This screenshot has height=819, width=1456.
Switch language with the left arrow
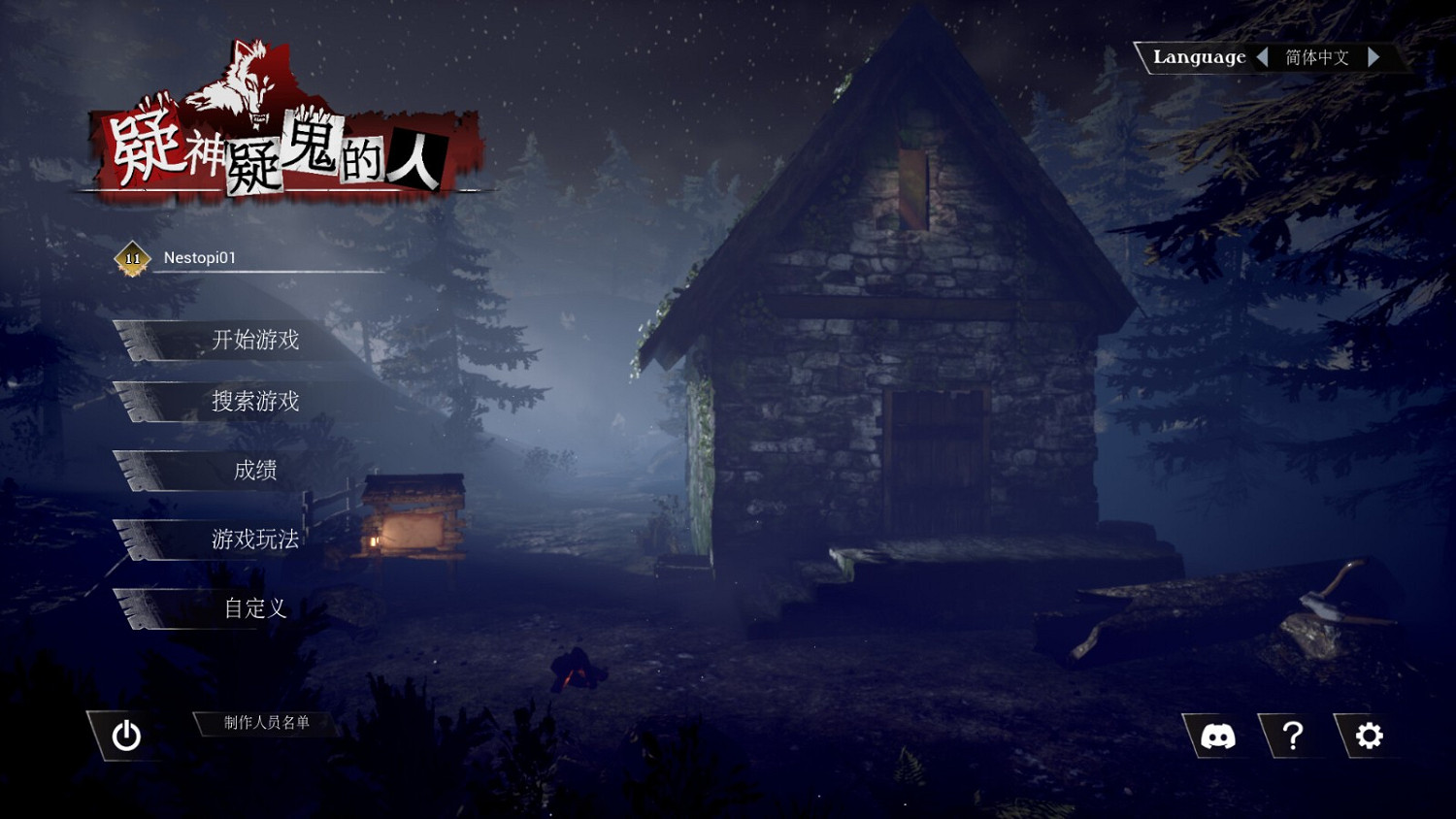1265,57
